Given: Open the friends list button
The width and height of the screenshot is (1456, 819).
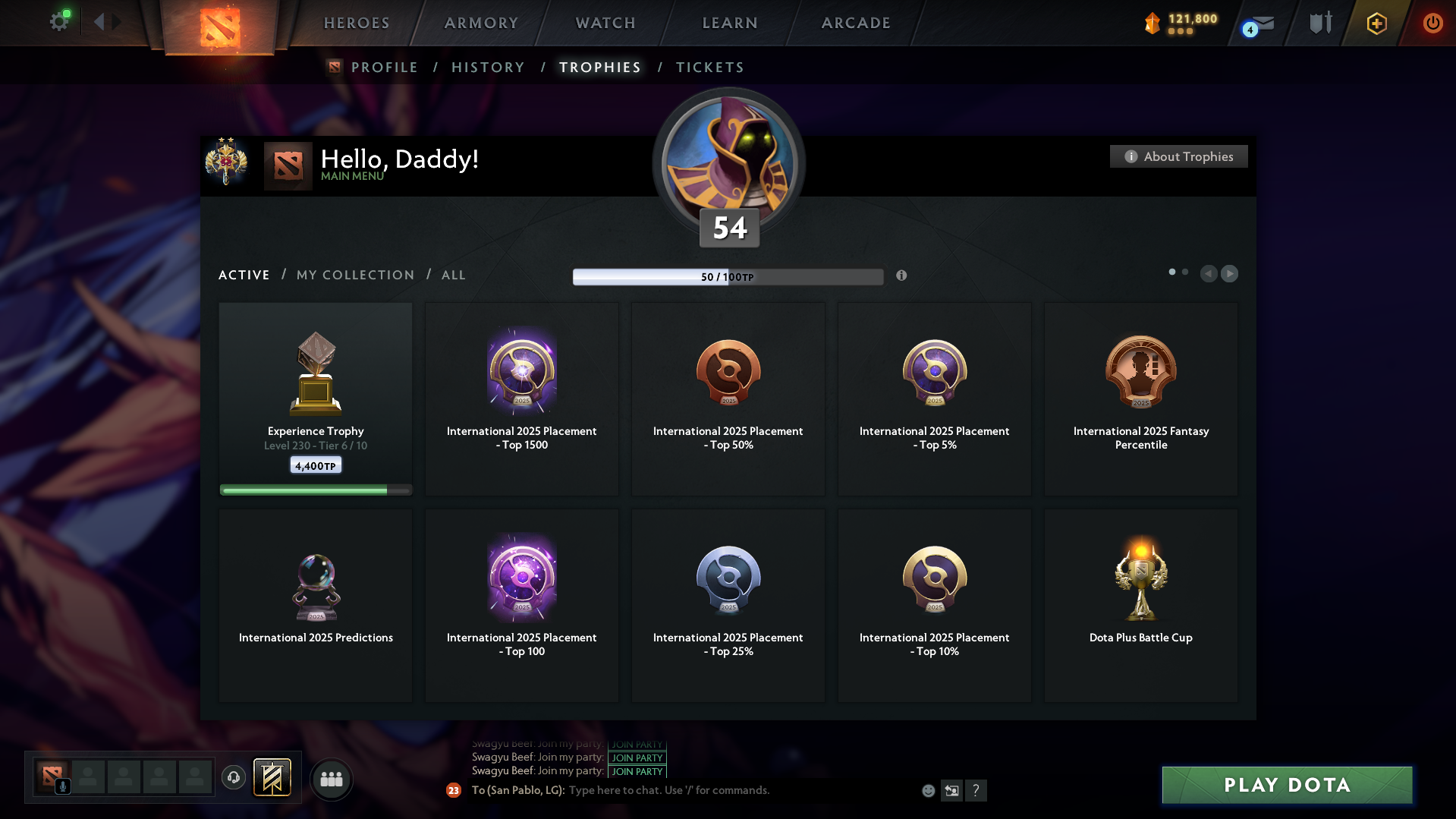Looking at the screenshot, I should (332, 779).
